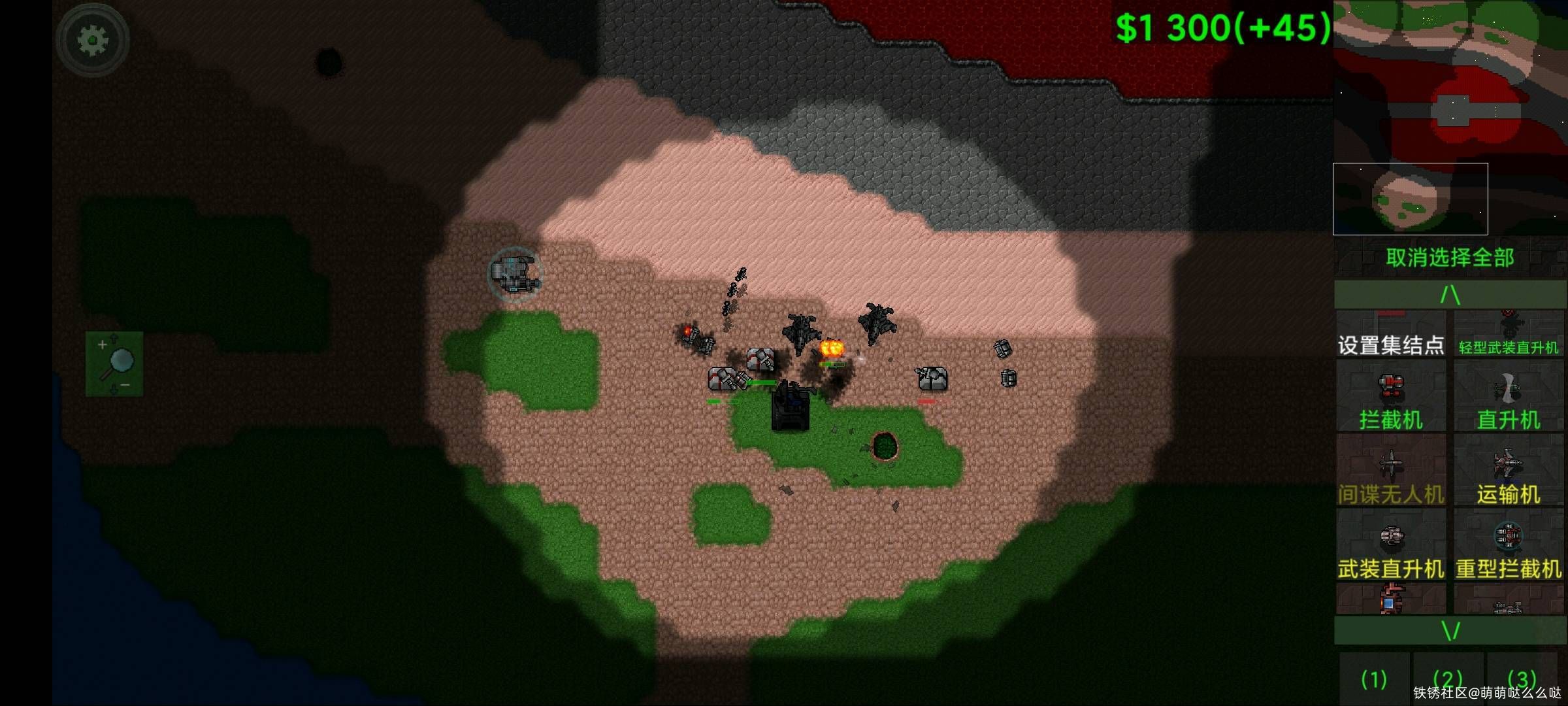This screenshot has height=706, width=1568.
Task: Click the magnifier zoom control
Action: (114, 363)
